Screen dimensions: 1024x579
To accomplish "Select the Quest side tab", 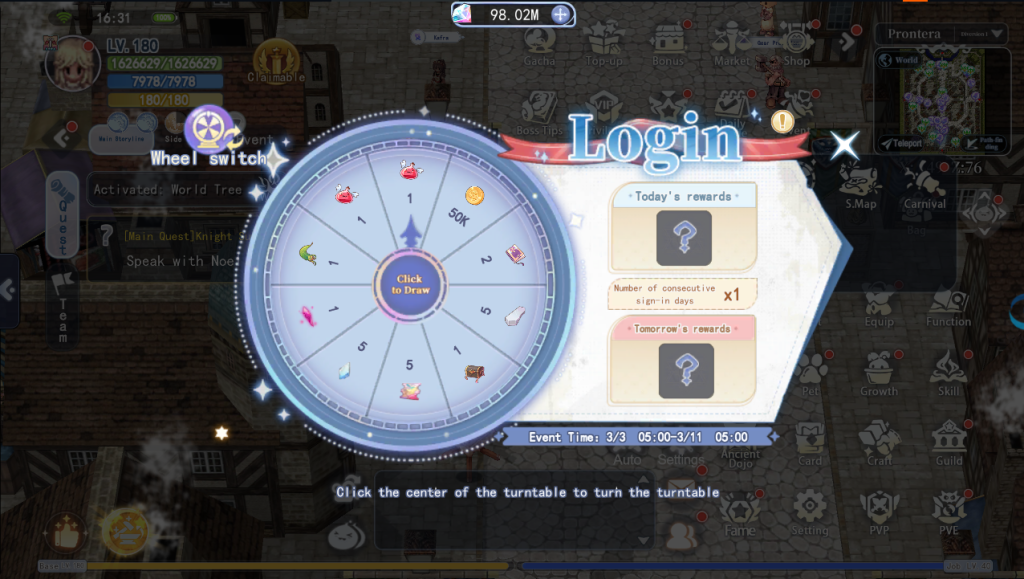I will pyautogui.click(x=62, y=214).
